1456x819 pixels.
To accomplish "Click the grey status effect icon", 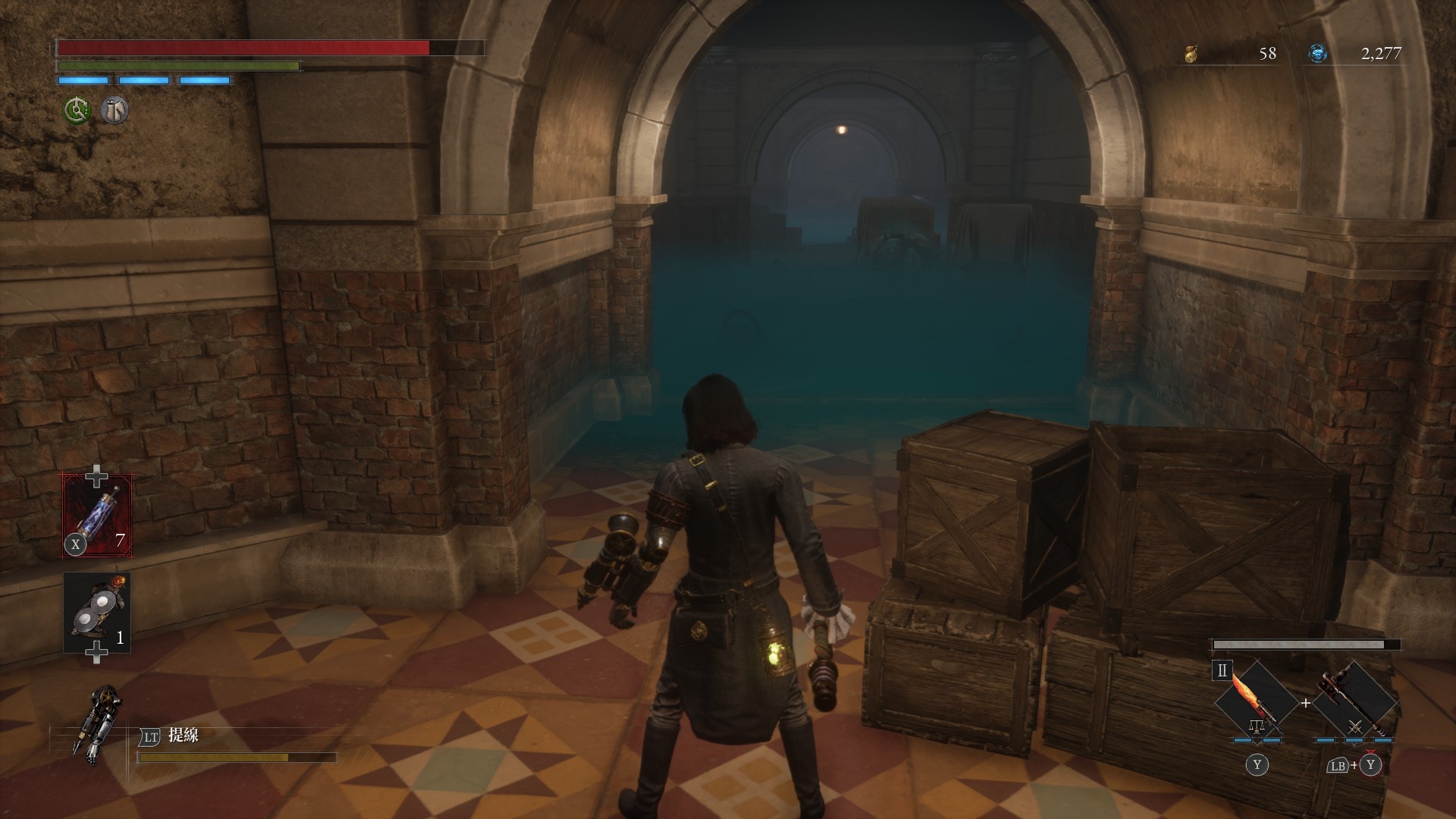I will click(x=115, y=111).
